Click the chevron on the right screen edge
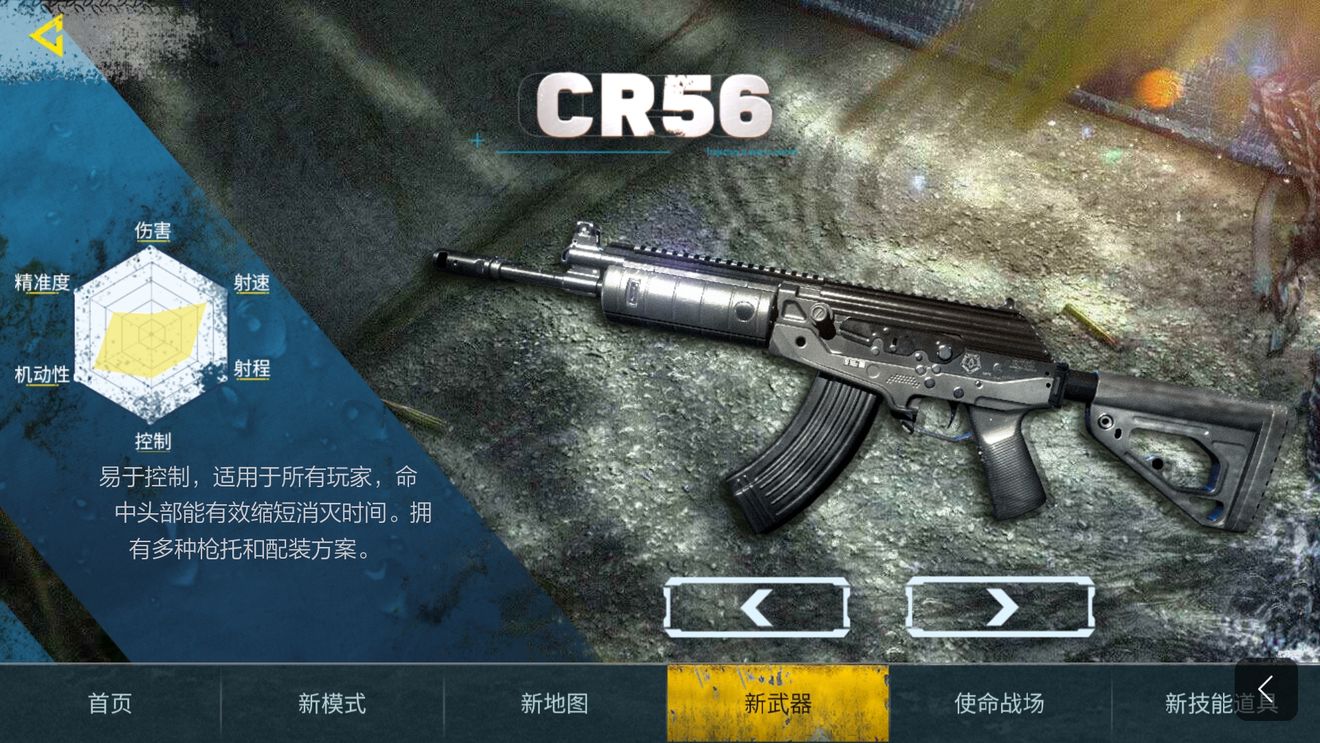This screenshot has height=743, width=1320. [x=1265, y=688]
